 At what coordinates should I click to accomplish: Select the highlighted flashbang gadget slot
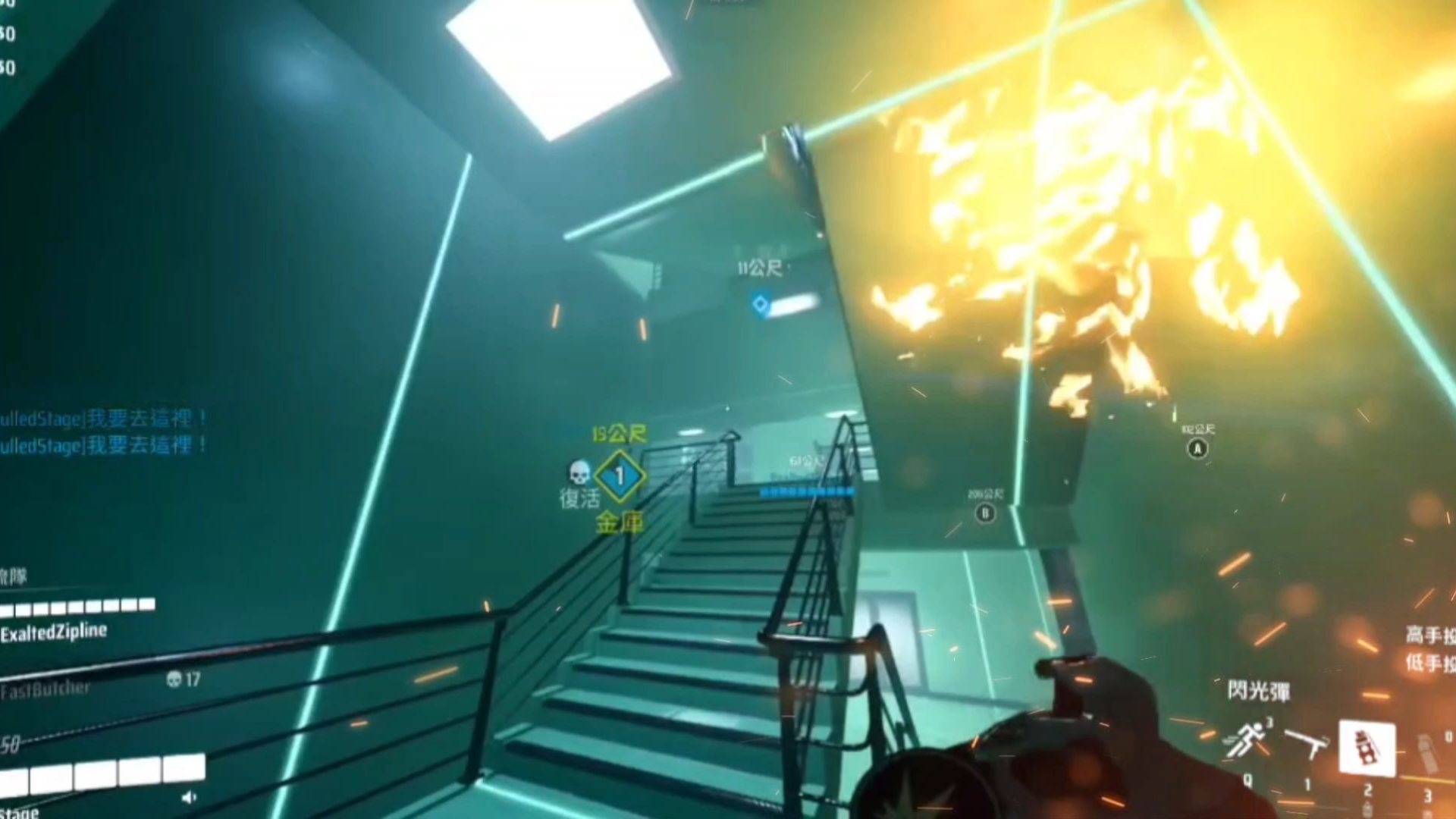click(x=1367, y=748)
